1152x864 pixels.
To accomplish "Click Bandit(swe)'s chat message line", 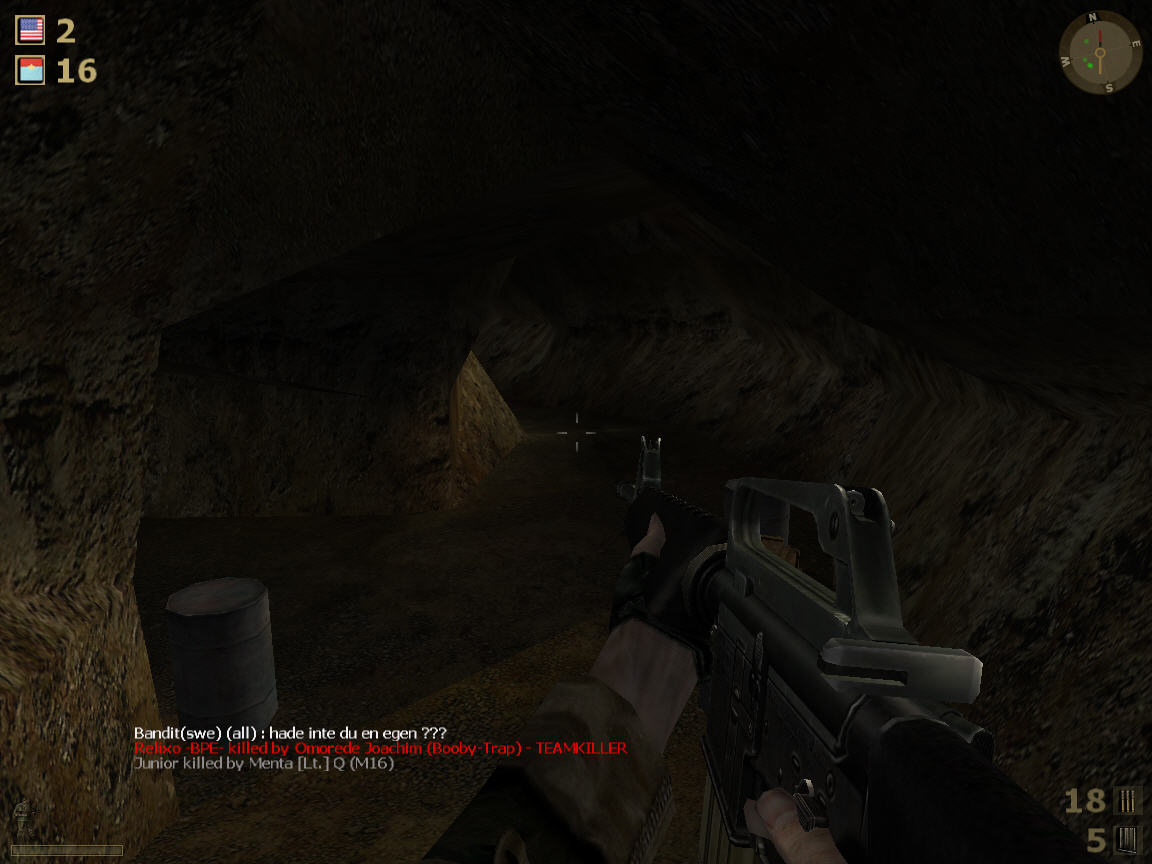I will tap(290, 733).
